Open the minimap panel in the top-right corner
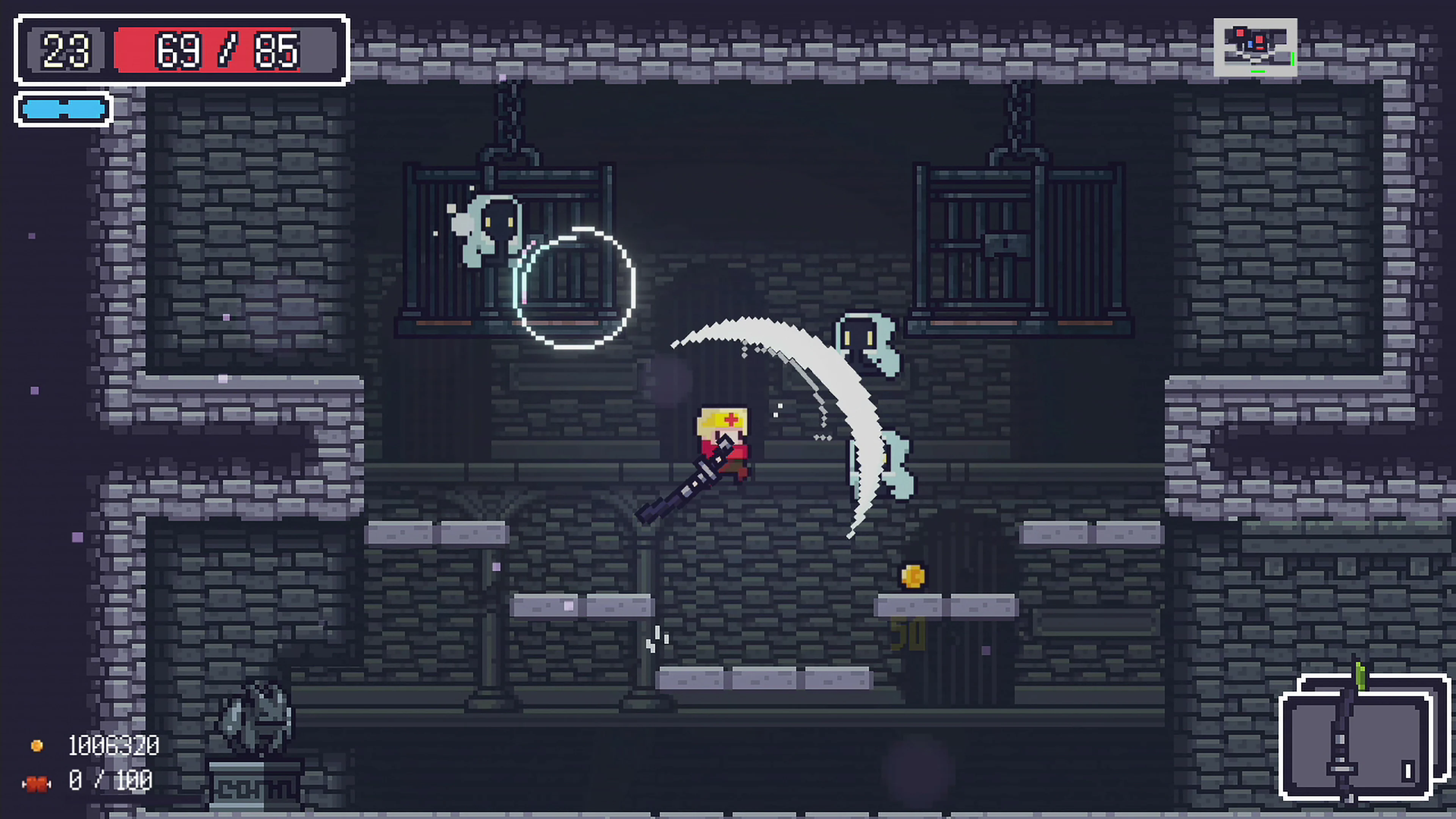 (1255, 48)
